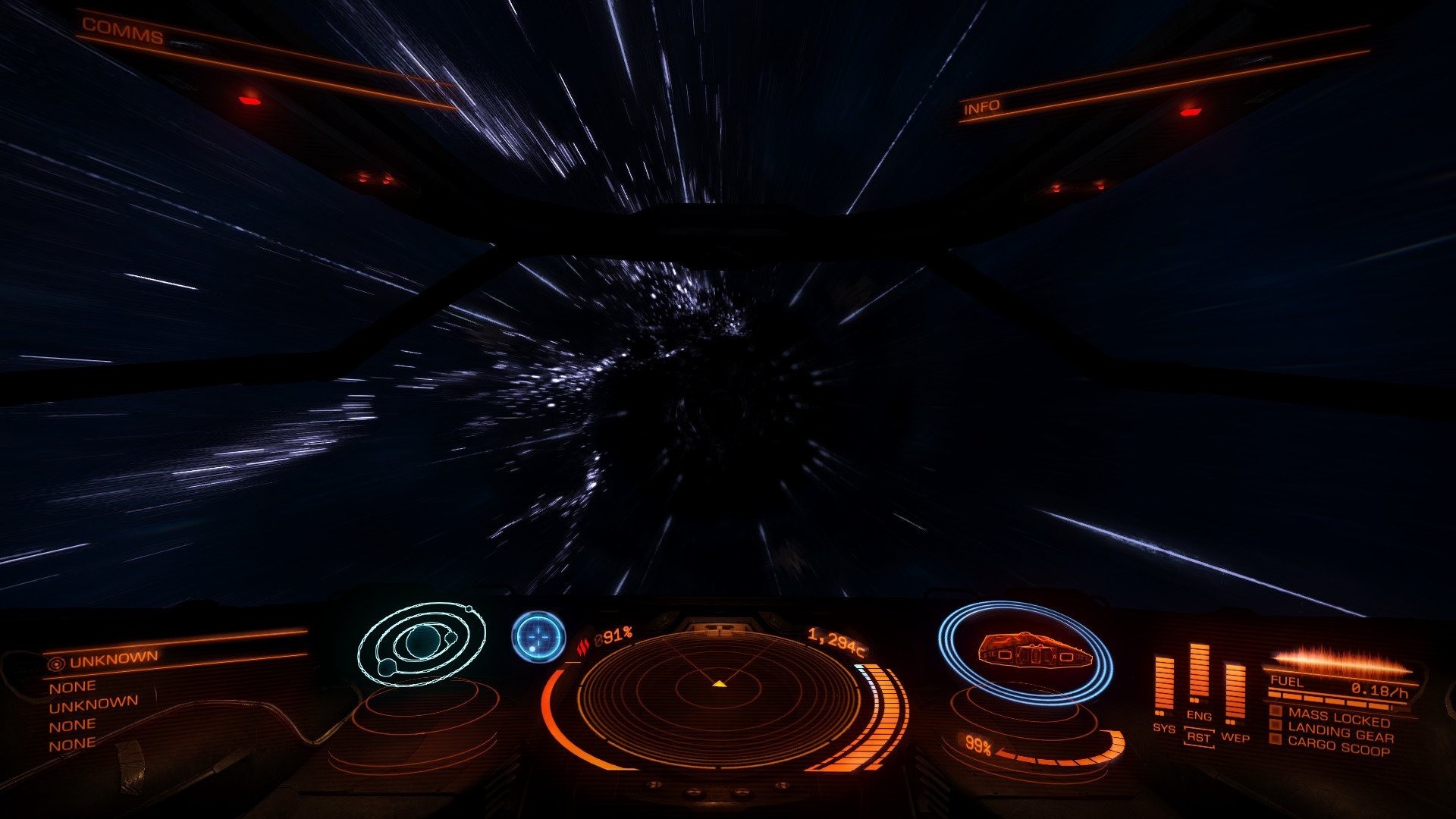The image size is (1456, 819).
Task: Select the blue compass navigation icon
Action: tap(539, 637)
